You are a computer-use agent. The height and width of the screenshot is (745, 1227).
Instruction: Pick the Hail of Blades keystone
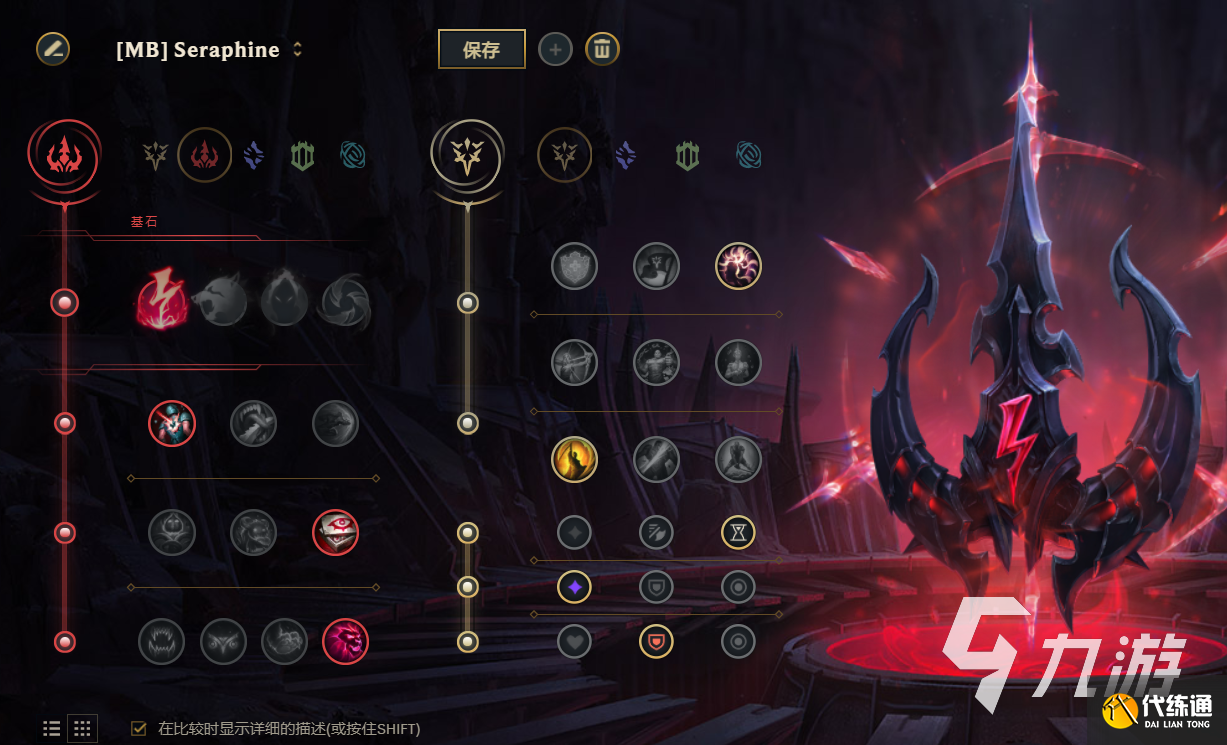click(x=346, y=300)
